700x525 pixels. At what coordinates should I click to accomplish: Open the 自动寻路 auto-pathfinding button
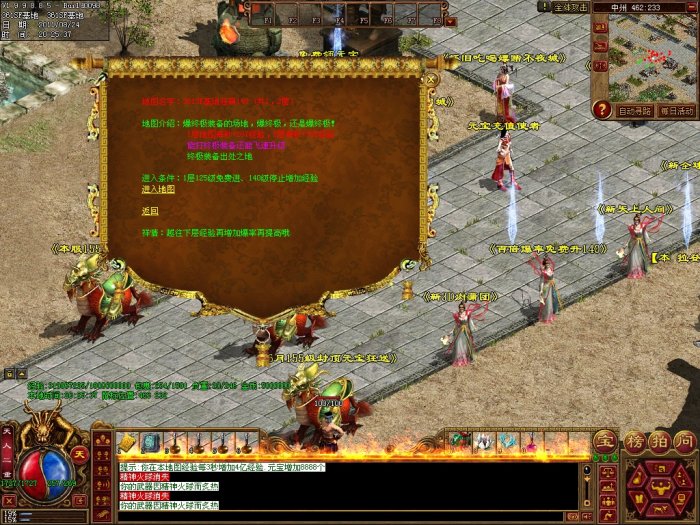635,111
